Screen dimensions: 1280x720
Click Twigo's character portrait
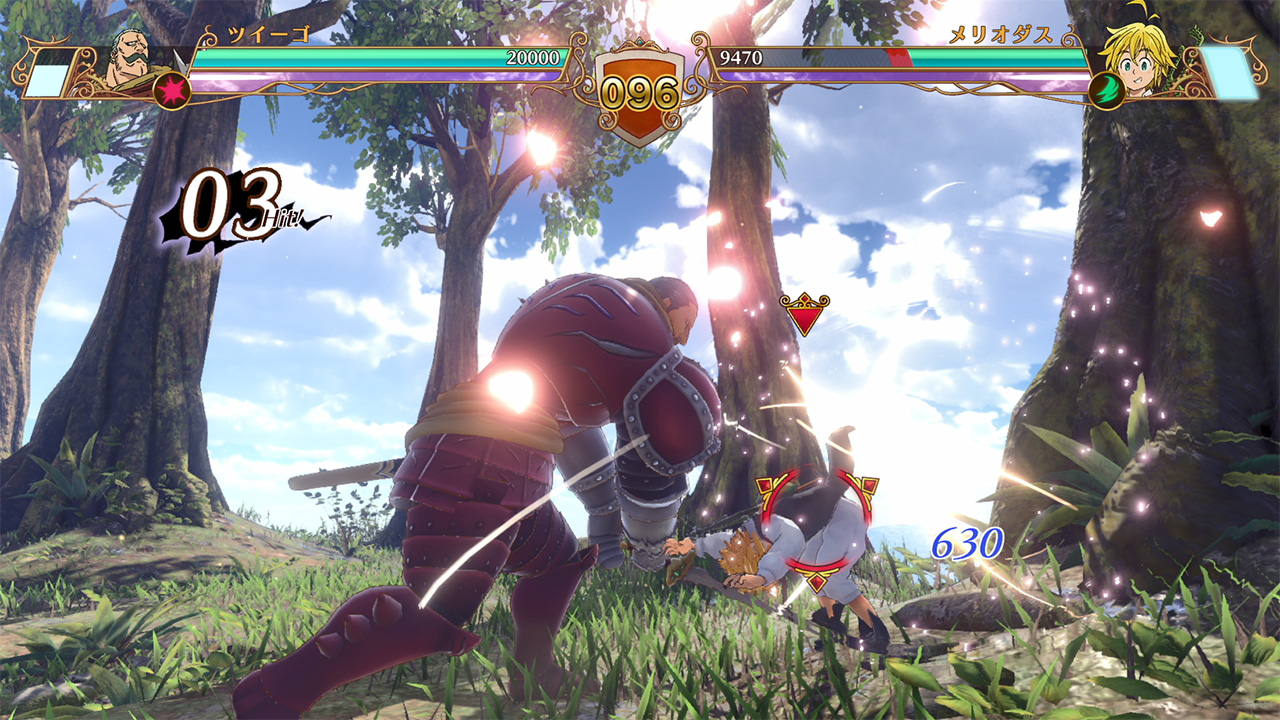pyautogui.click(x=130, y=62)
